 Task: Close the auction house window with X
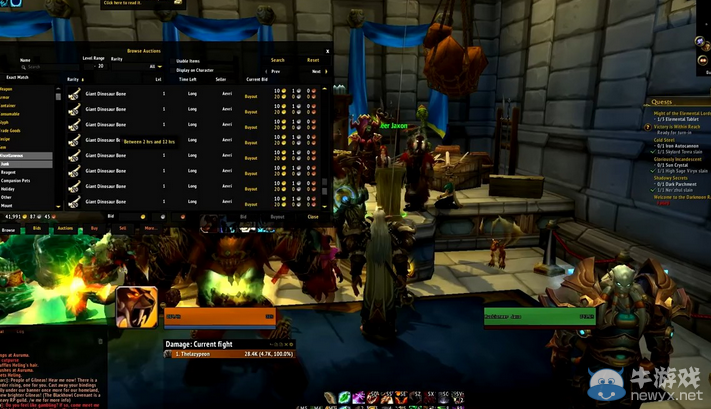pos(327,50)
